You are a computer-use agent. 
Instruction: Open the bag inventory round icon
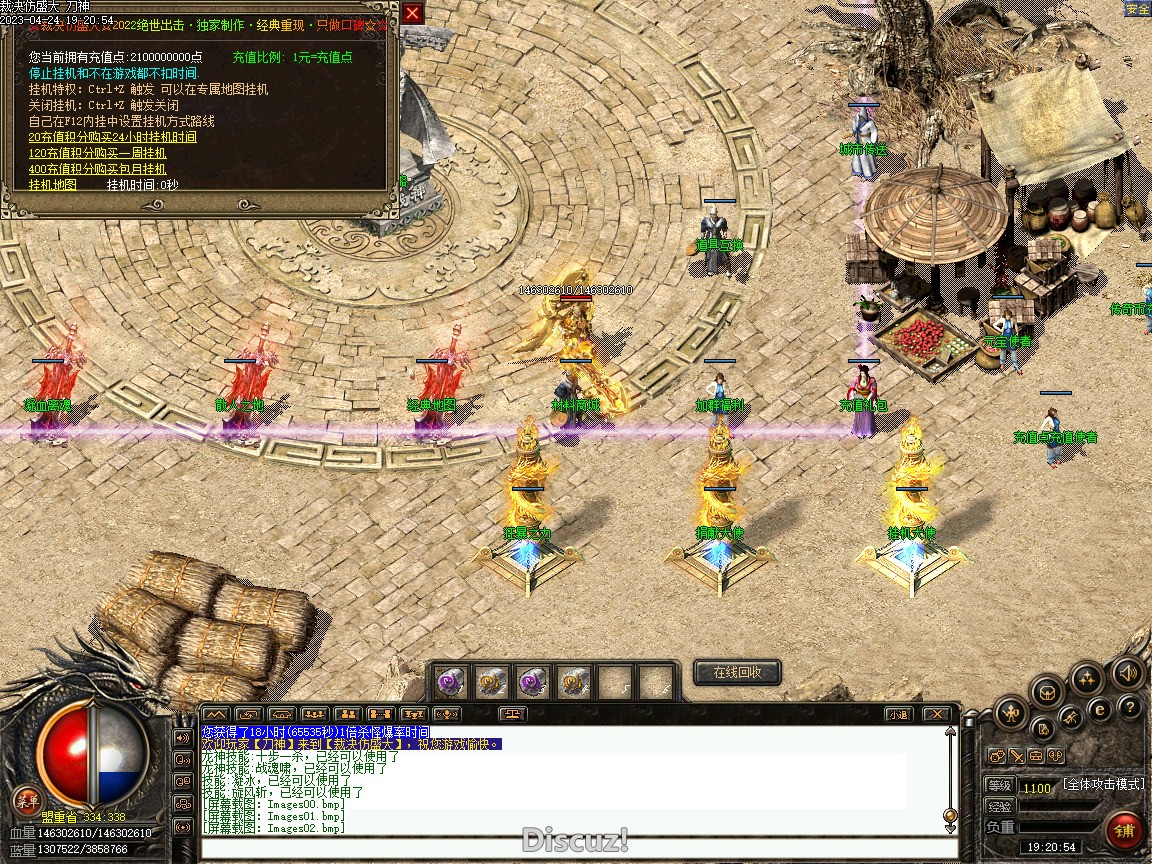click(x=1047, y=691)
